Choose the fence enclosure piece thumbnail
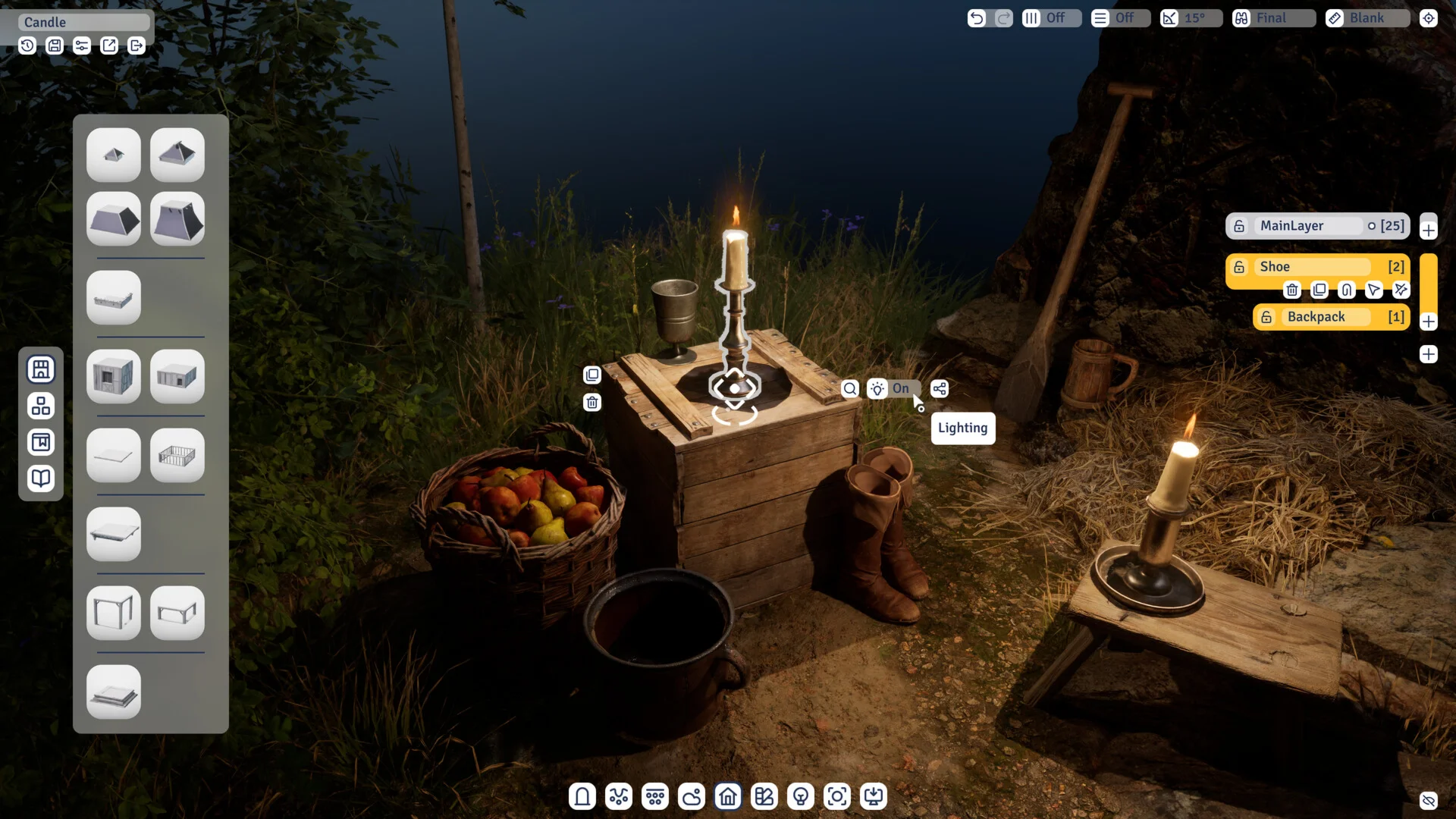This screenshot has height=819, width=1456. (x=177, y=456)
